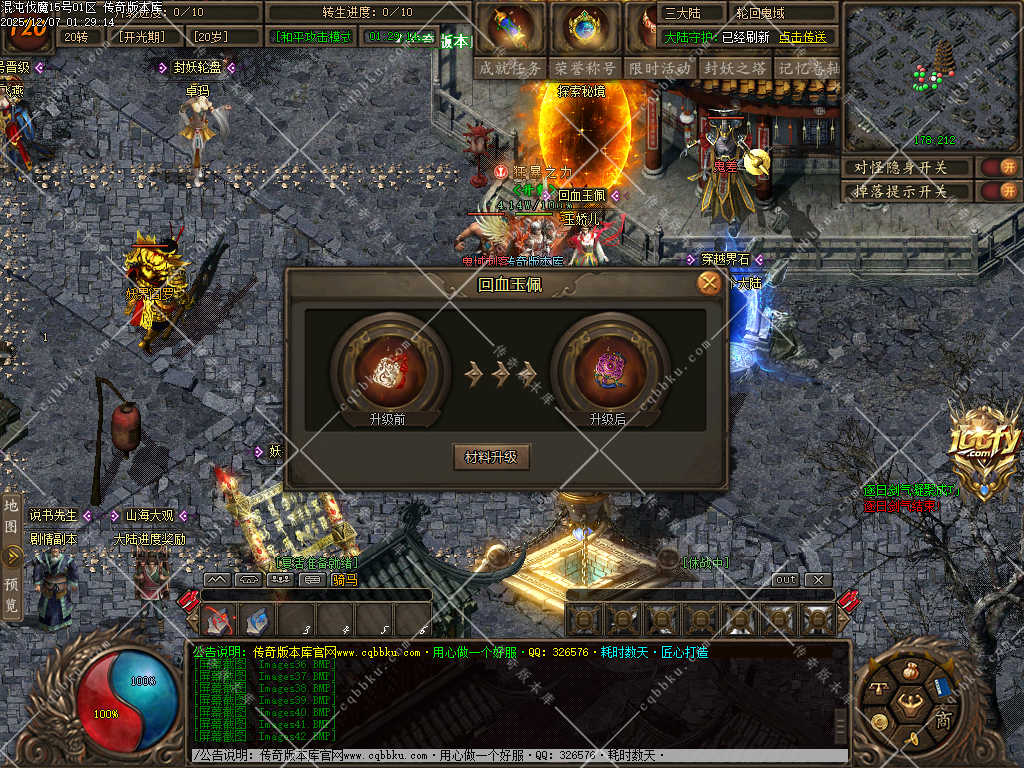The width and height of the screenshot is (1024, 768).
Task: Close the 回血玉佩 upgrade window
Action: (x=709, y=283)
